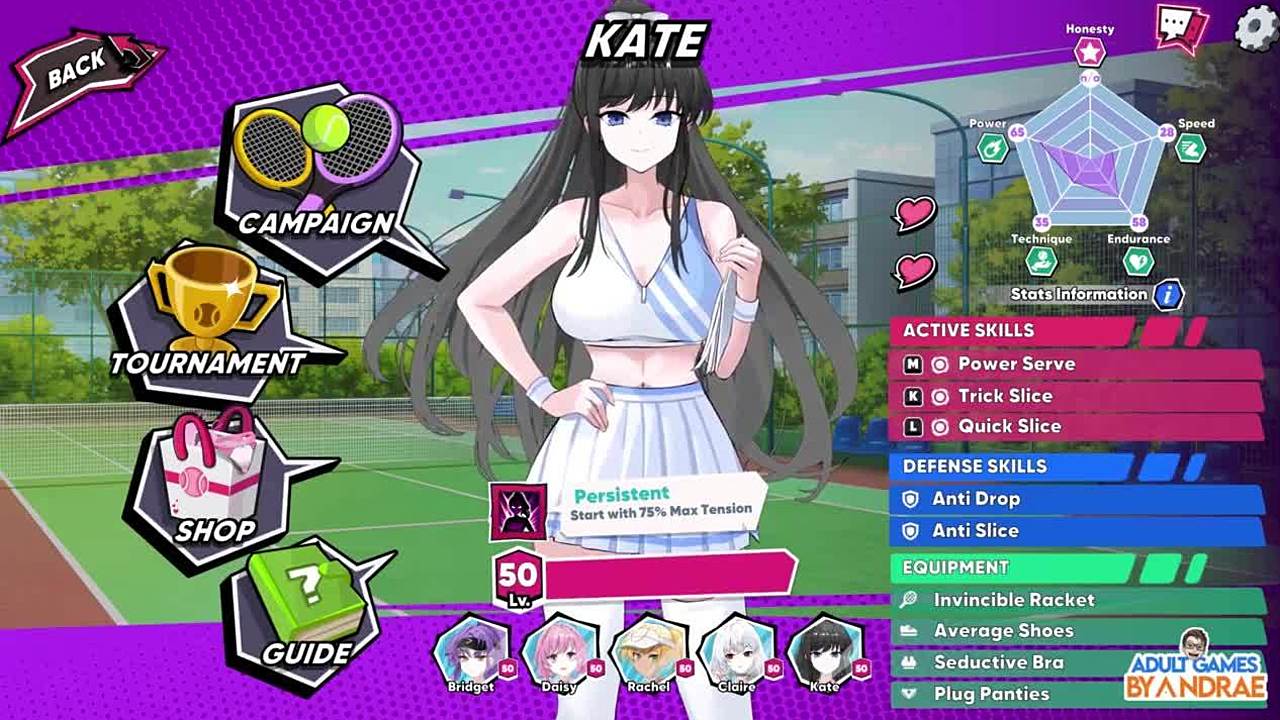
Task: Open the chat speech bubble icon
Action: point(1181,27)
